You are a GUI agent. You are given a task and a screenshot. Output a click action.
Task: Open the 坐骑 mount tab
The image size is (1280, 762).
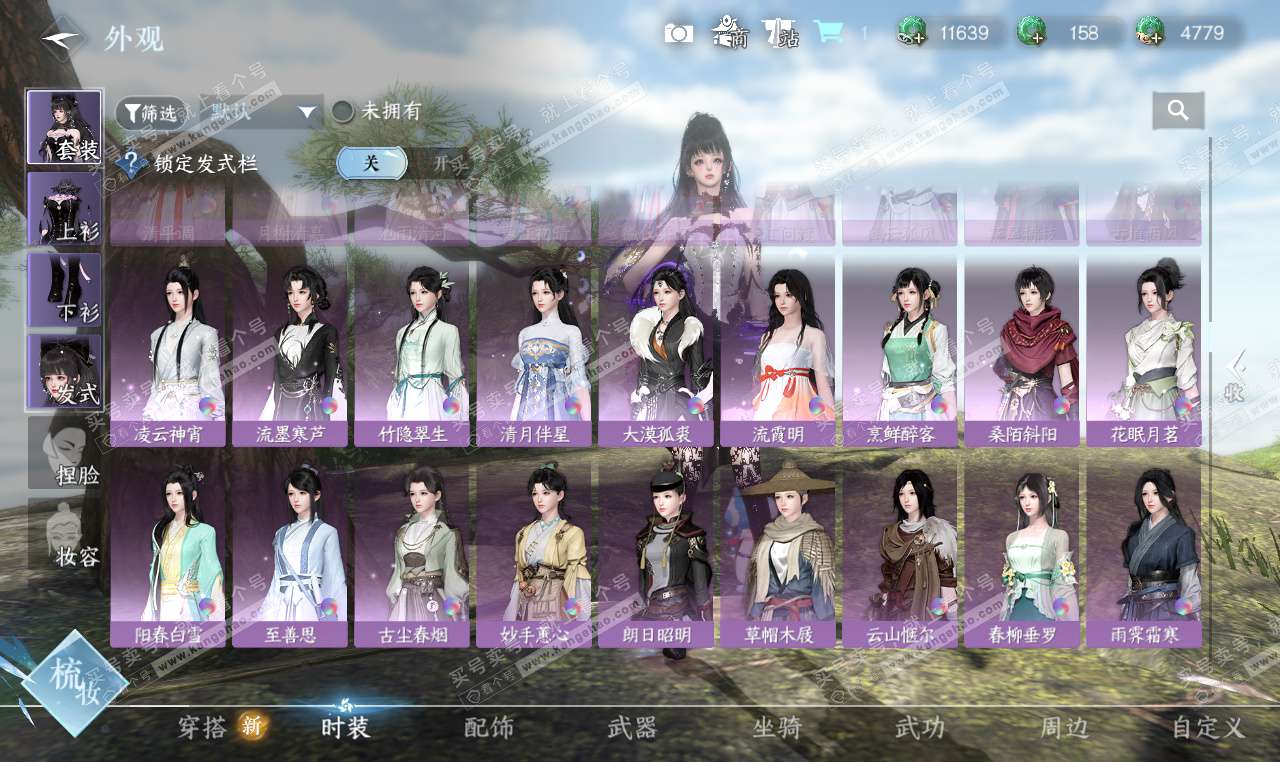pyautogui.click(x=777, y=728)
